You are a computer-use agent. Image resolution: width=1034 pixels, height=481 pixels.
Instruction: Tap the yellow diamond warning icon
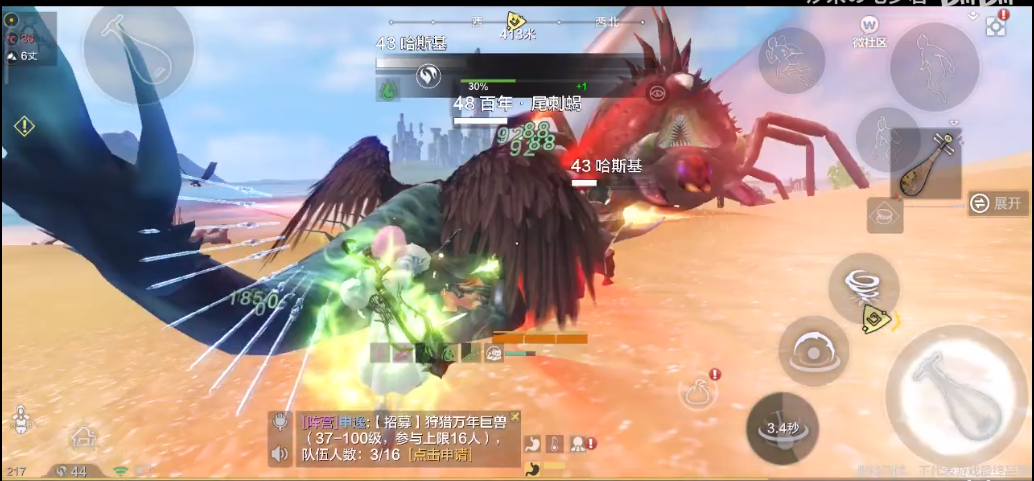[x=24, y=126]
